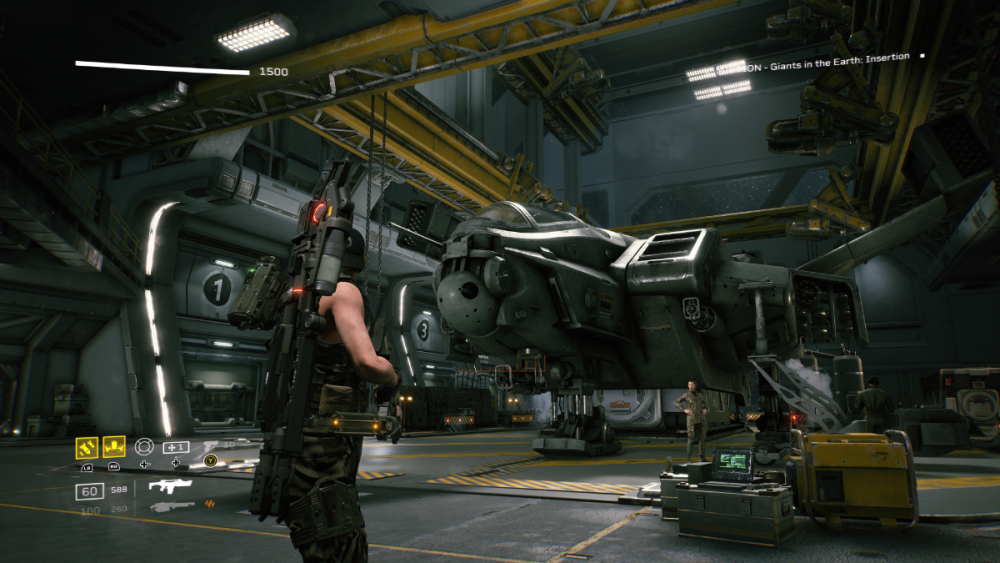The image size is (1000, 563).
Task: Select the circular ring consumable slot
Action: coord(144,447)
